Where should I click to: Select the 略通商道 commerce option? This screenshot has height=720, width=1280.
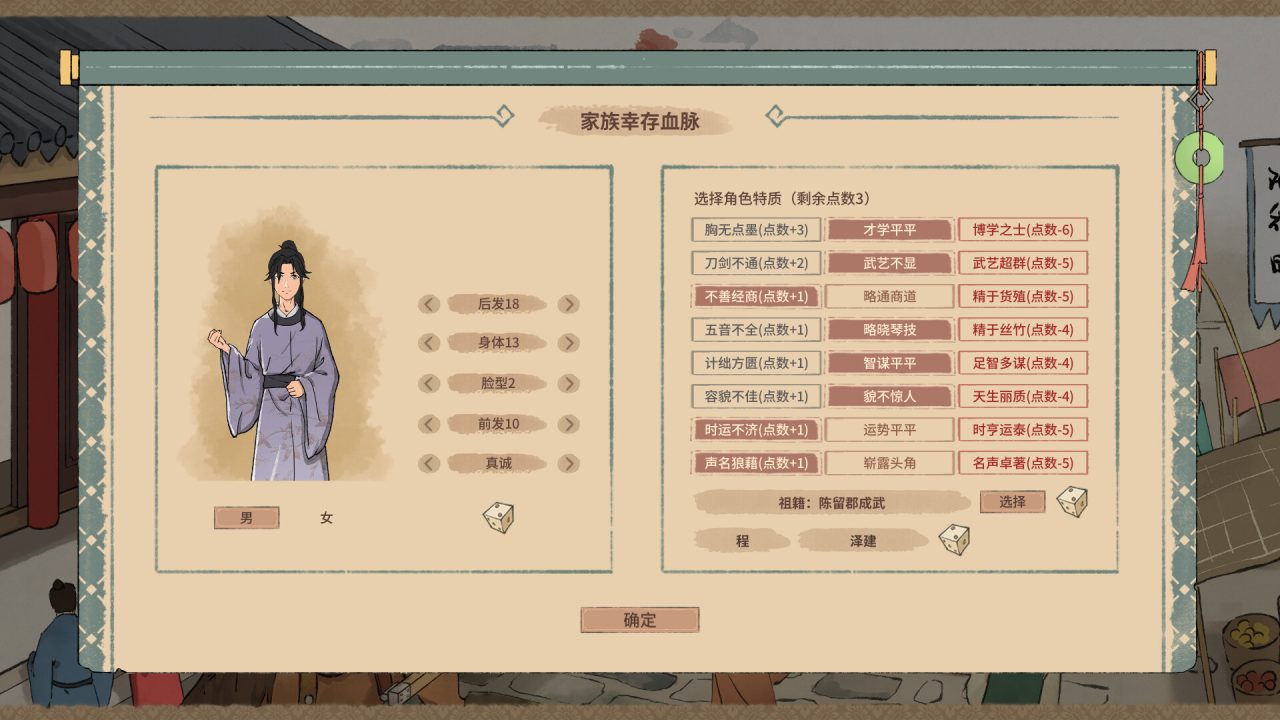pyautogui.click(x=889, y=296)
